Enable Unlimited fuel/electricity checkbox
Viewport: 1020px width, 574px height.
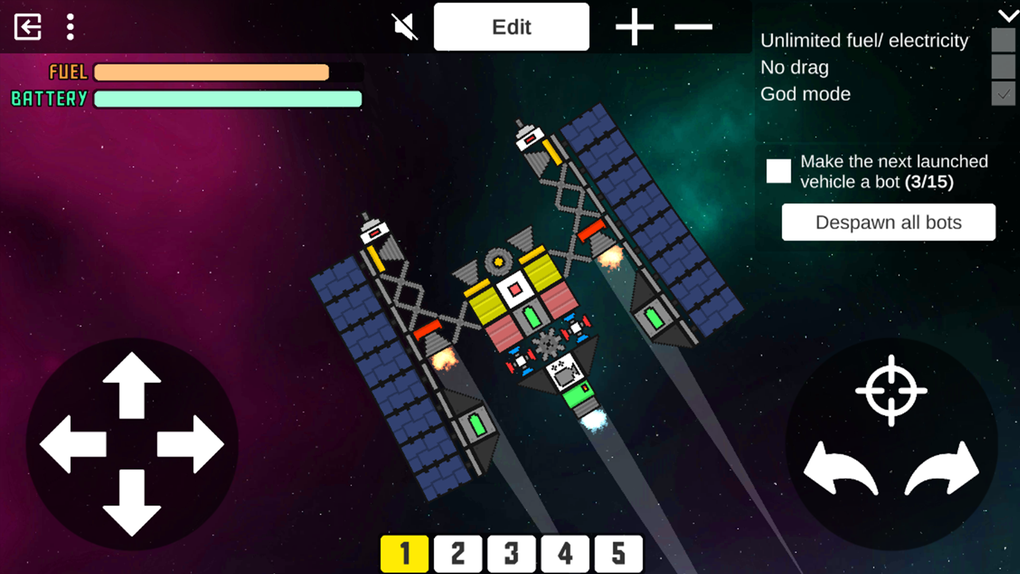point(1003,41)
